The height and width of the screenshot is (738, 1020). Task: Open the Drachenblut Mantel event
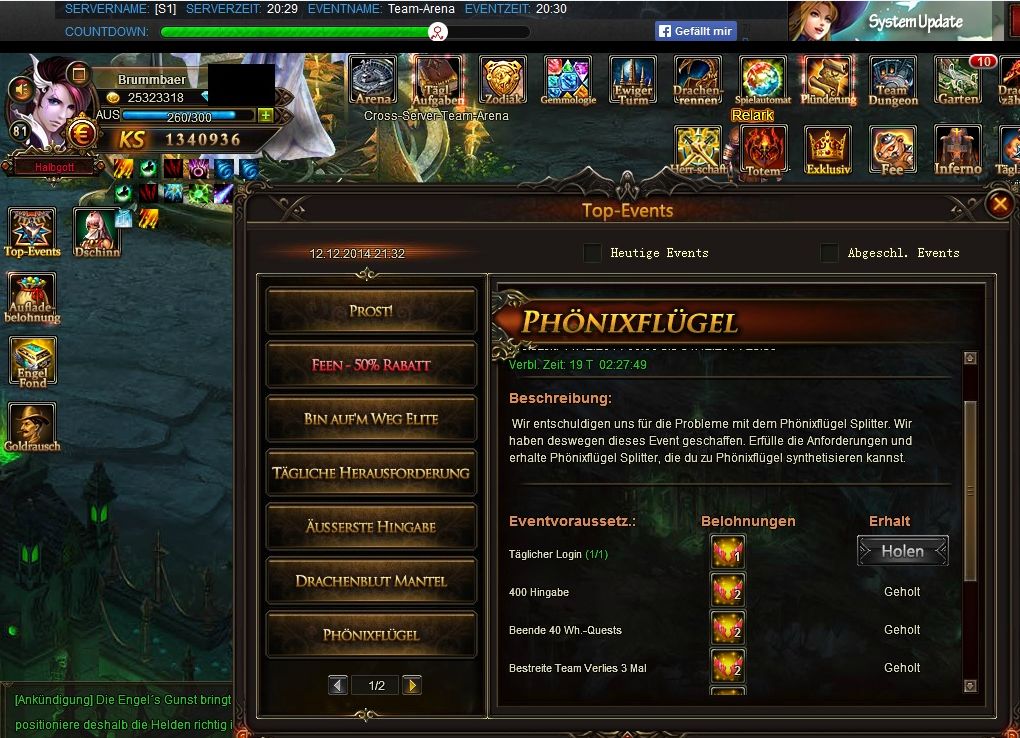pyautogui.click(x=371, y=581)
